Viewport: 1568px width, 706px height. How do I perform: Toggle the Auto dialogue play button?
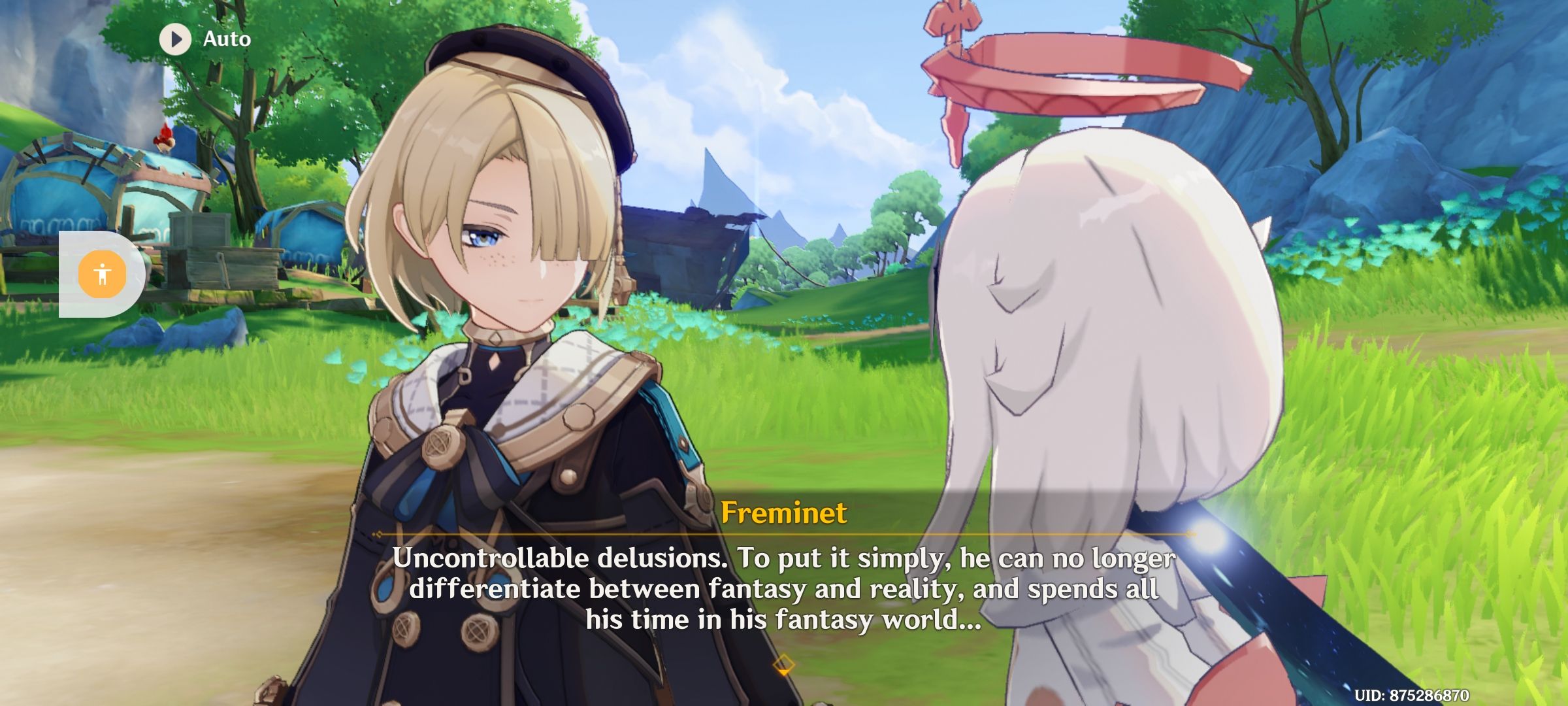175,39
